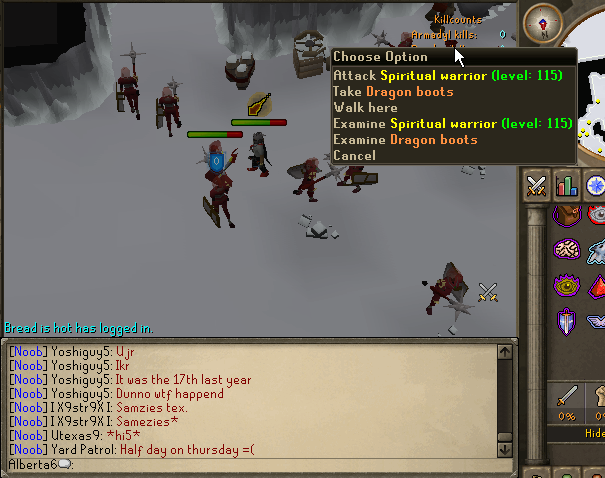Image resolution: width=605 pixels, height=478 pixels.
Task: Switch to the bar chart stats tab
Action: point(566,185)
